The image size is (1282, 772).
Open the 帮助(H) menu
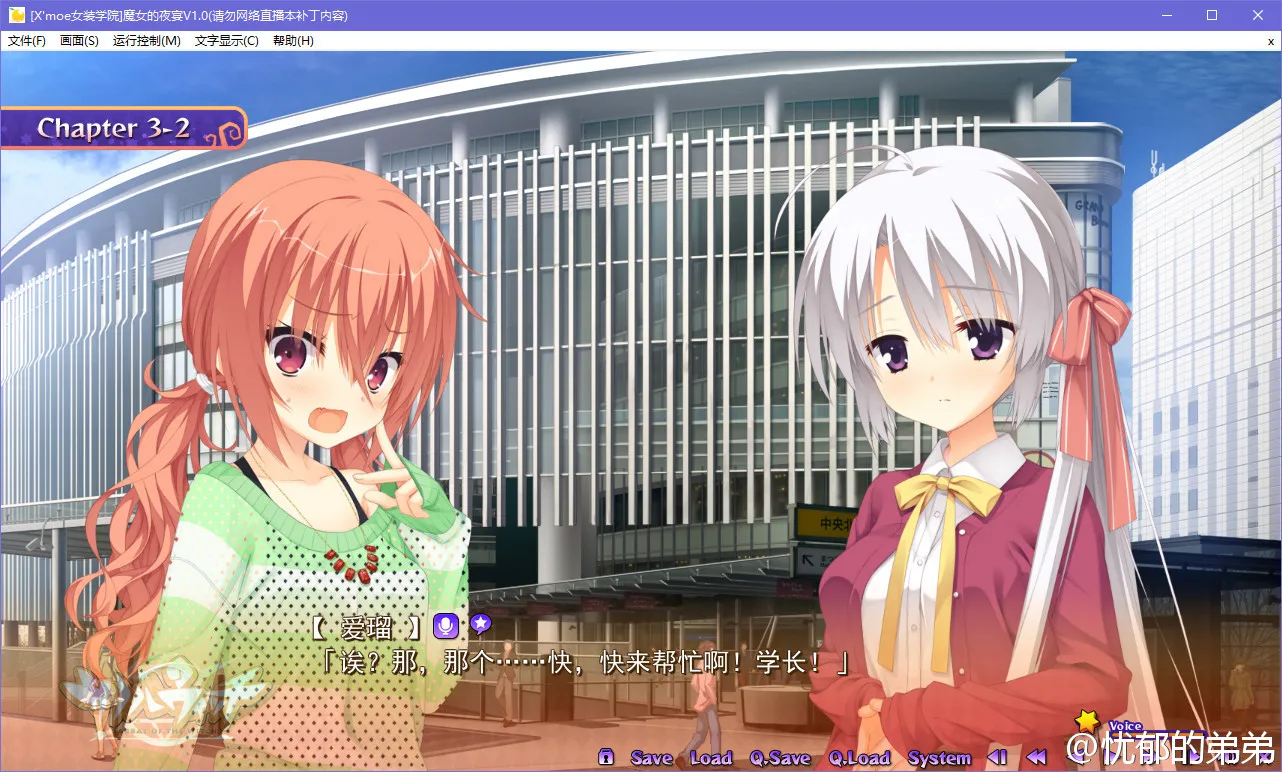[293, 41]
